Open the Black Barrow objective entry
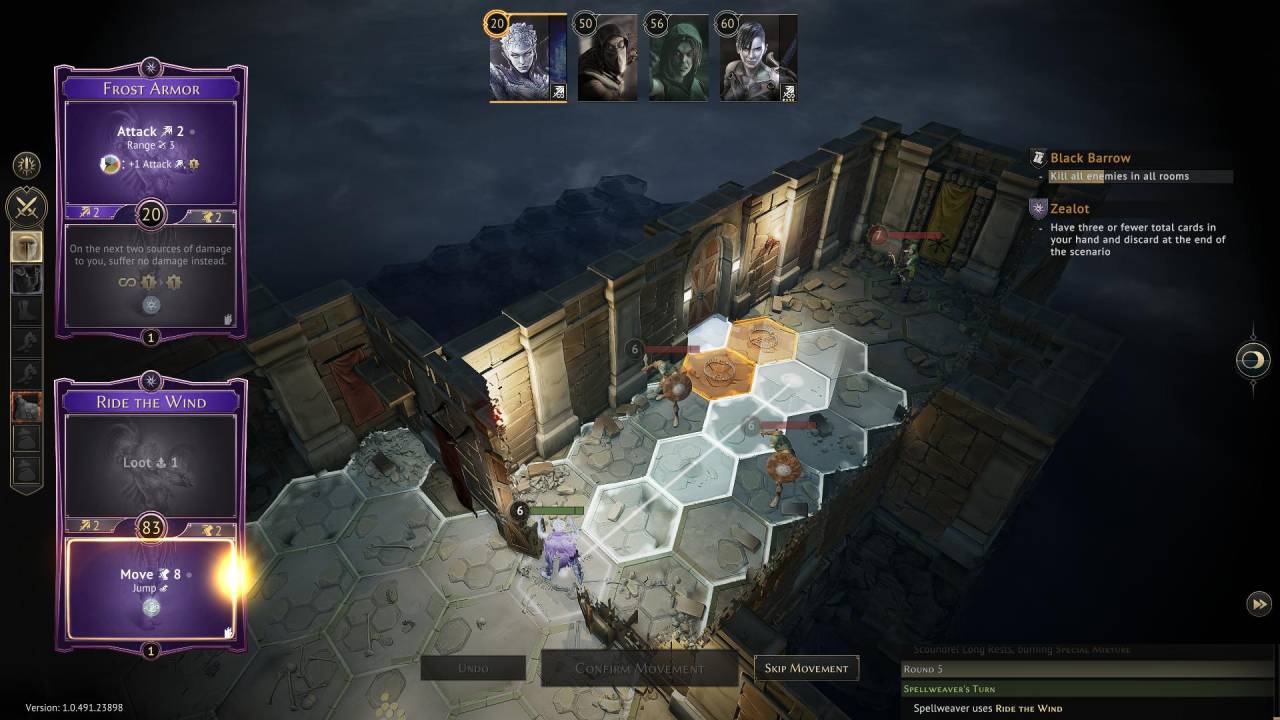This screenshot has width=1280, height=720. (1090, 158)
